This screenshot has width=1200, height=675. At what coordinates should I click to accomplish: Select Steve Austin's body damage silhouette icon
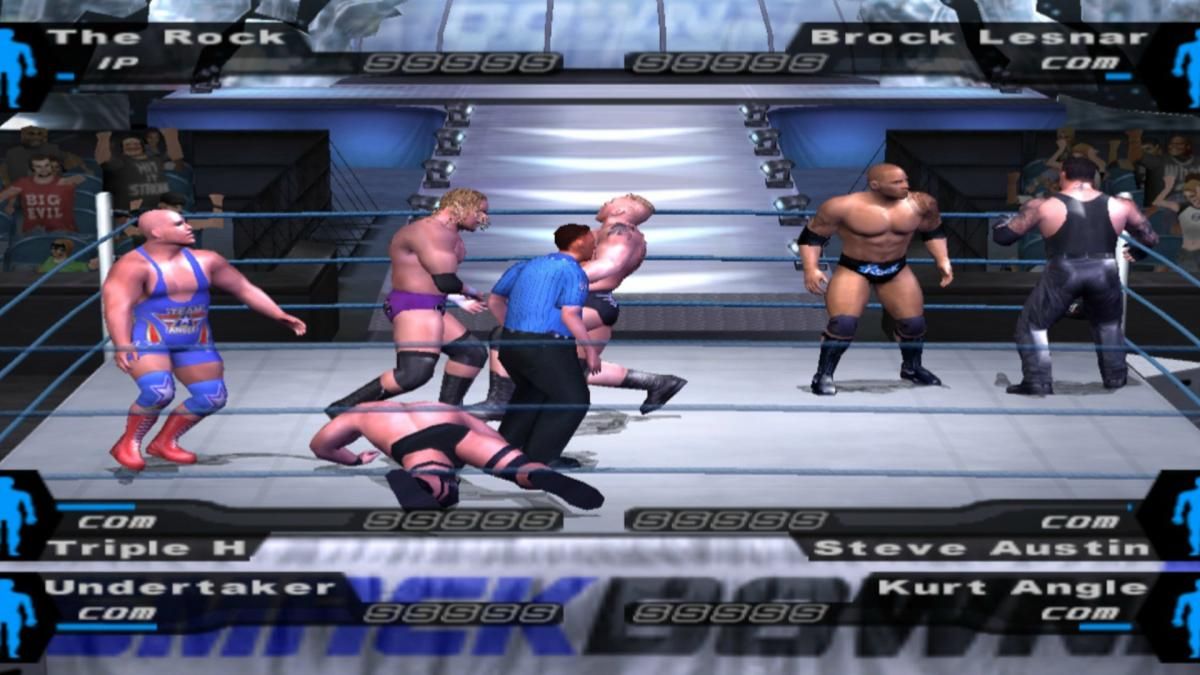point(1186,516)
